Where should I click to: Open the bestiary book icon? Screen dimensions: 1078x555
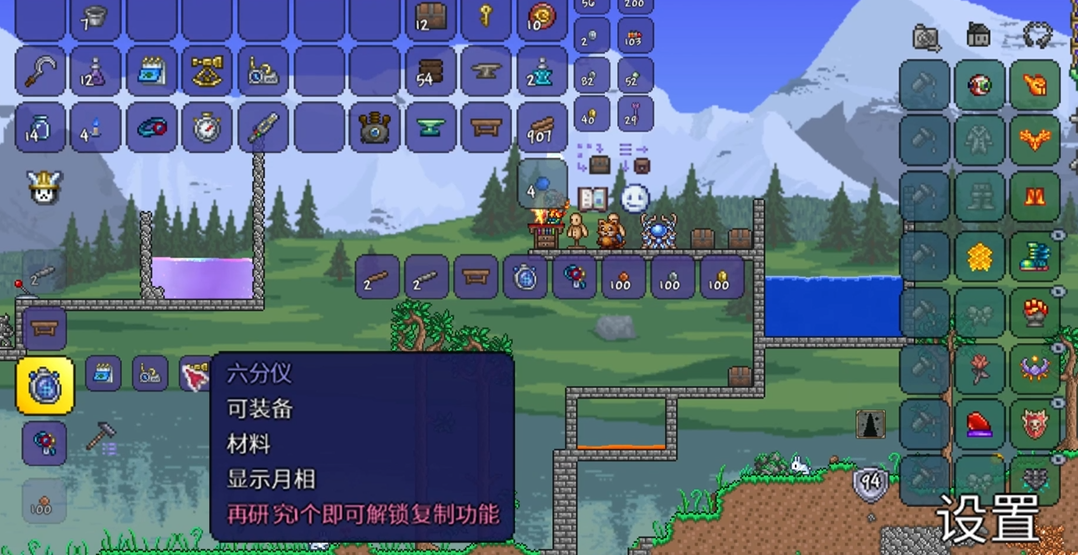594,198
